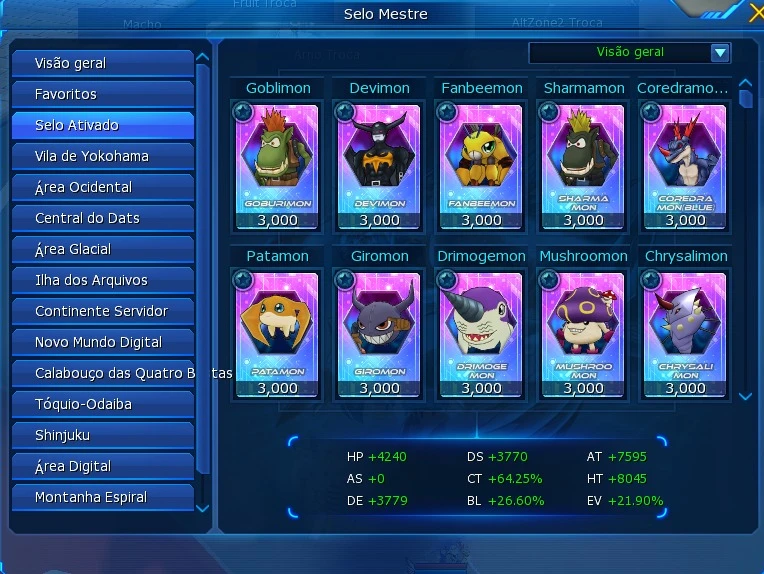Open the Visão geral category
Screen dimensions: 764x574
102,63
